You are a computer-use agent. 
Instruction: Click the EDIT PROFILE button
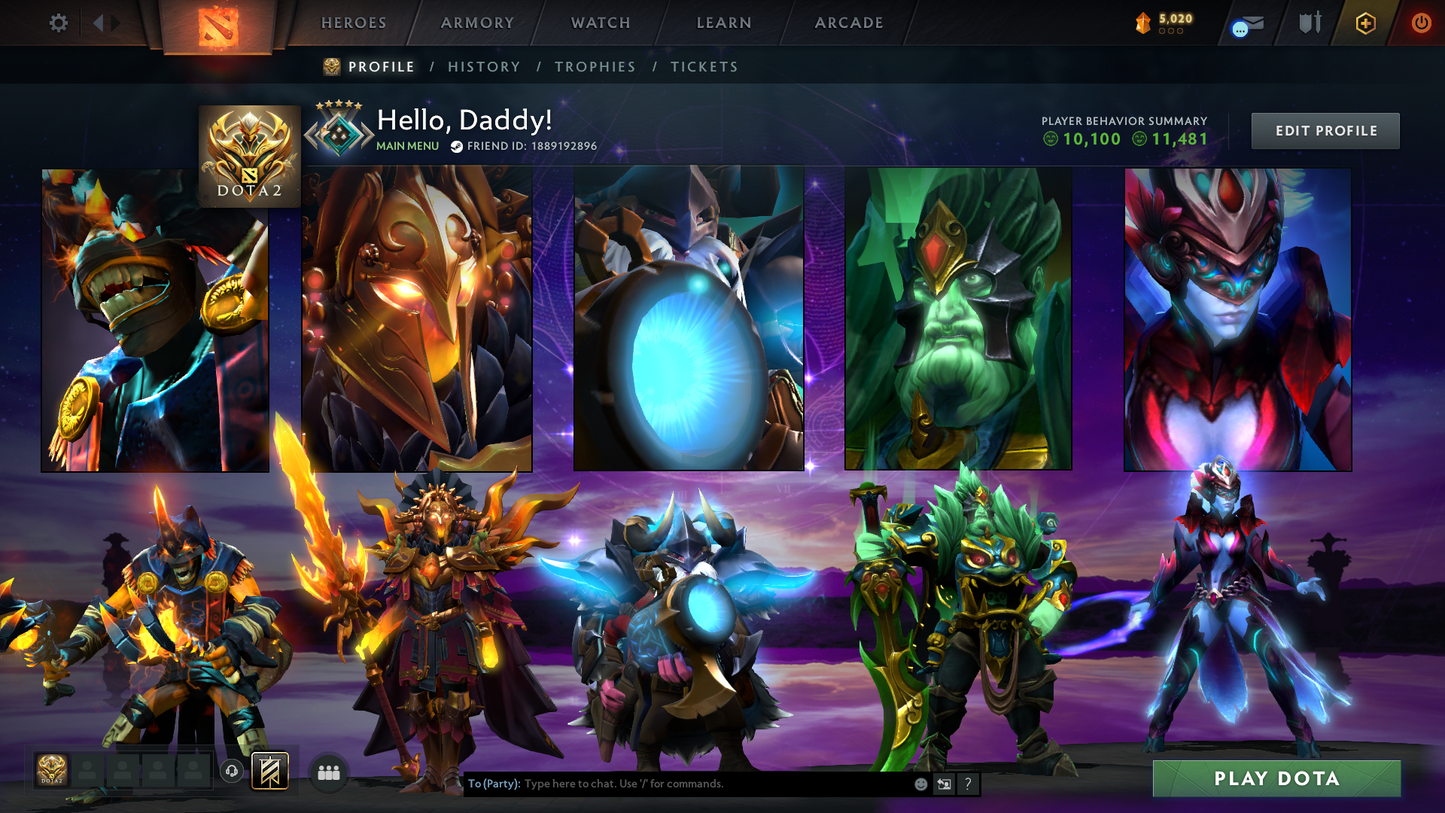tap(1325, 130)
